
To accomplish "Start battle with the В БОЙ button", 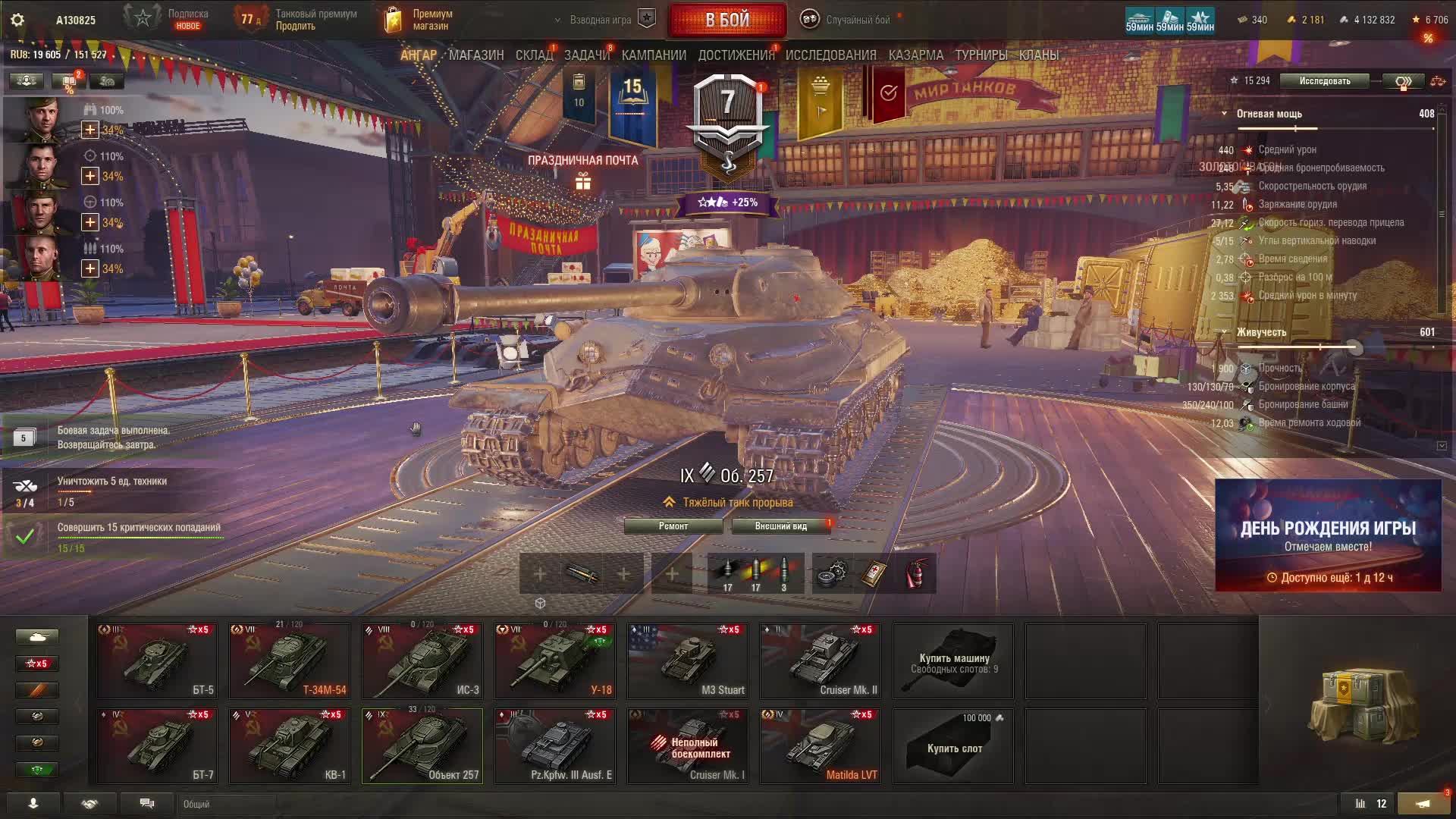I will [x=726, y=20].
